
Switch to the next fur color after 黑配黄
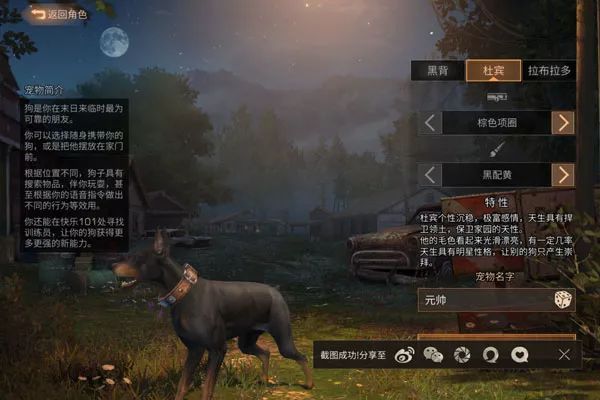click(x=564, y=175)
